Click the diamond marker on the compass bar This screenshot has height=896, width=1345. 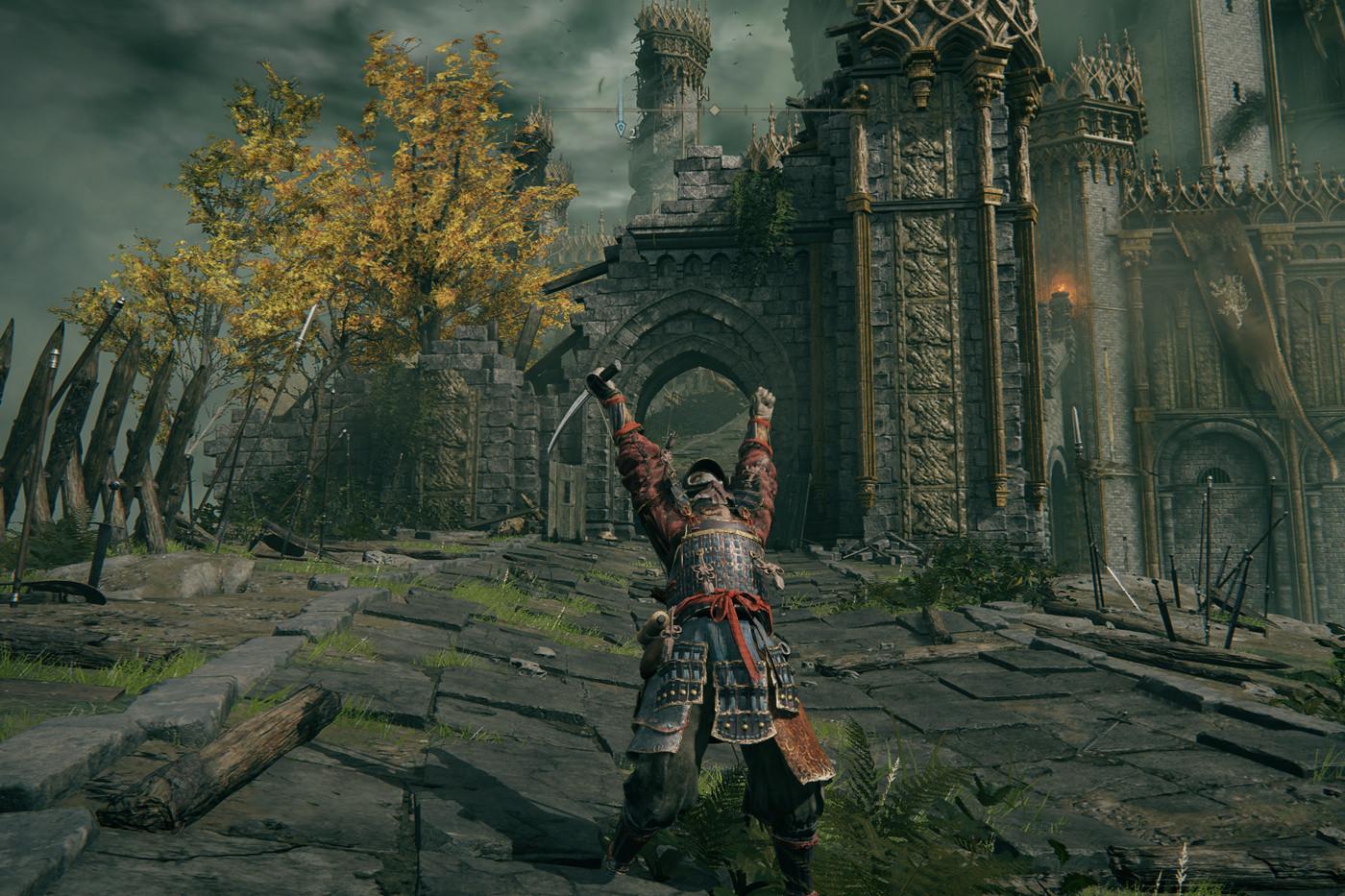714,110
